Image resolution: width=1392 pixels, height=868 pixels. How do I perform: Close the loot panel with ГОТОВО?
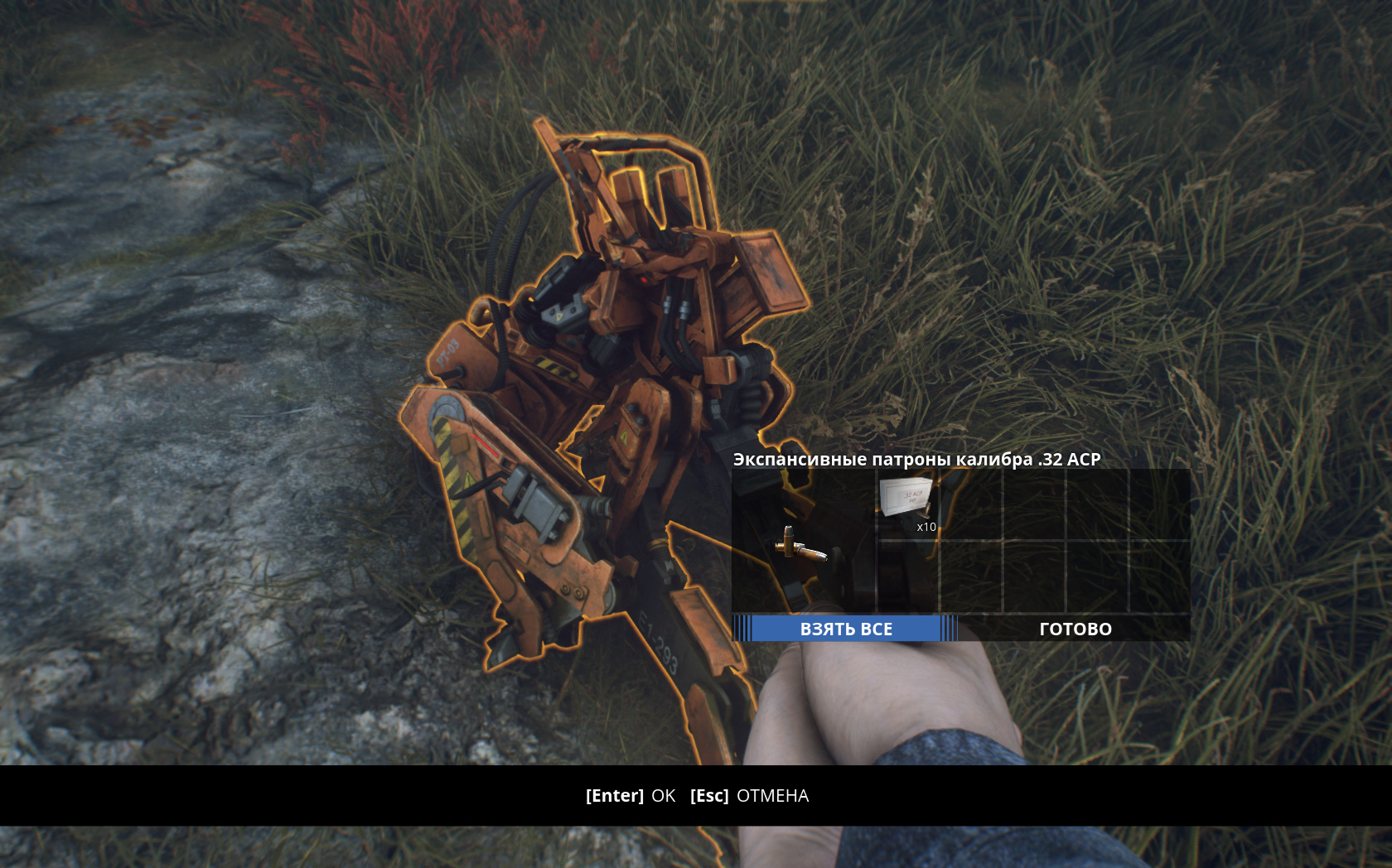pos(1075,629)
